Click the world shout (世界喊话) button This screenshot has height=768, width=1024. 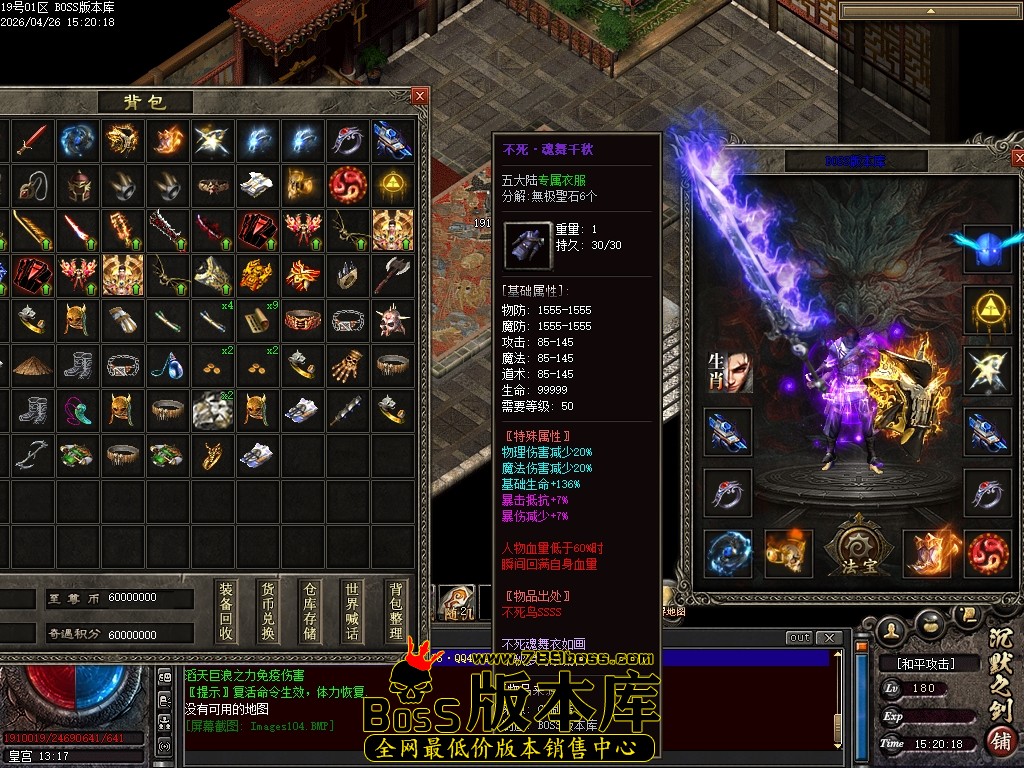[351, 611]
